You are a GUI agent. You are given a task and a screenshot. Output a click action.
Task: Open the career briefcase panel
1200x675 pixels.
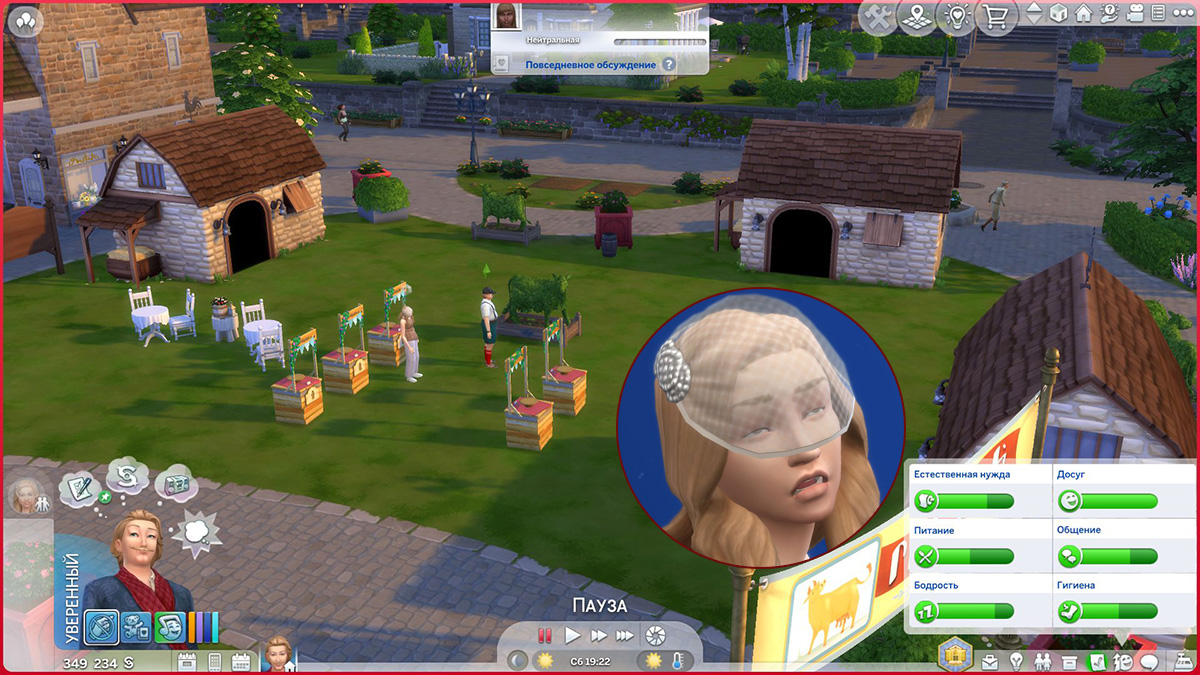991,662
